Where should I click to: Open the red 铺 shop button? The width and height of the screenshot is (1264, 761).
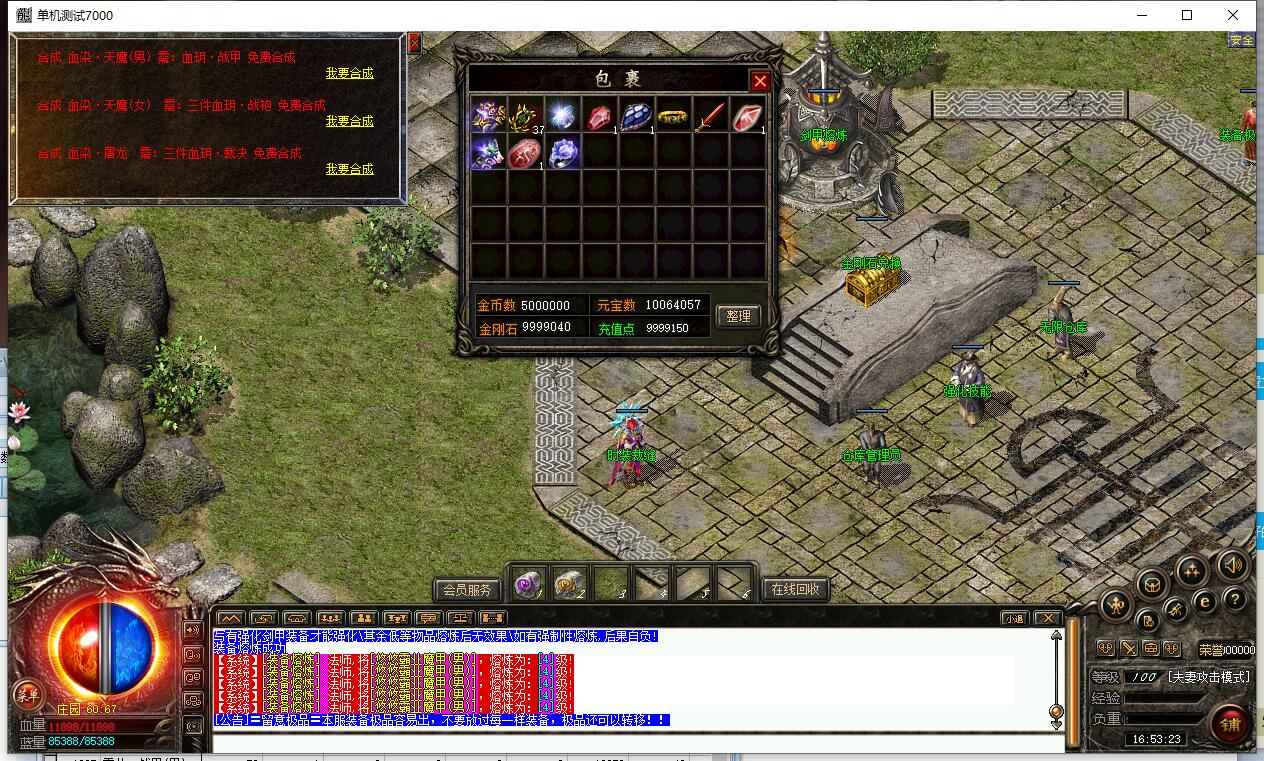tap(1229, 722)
